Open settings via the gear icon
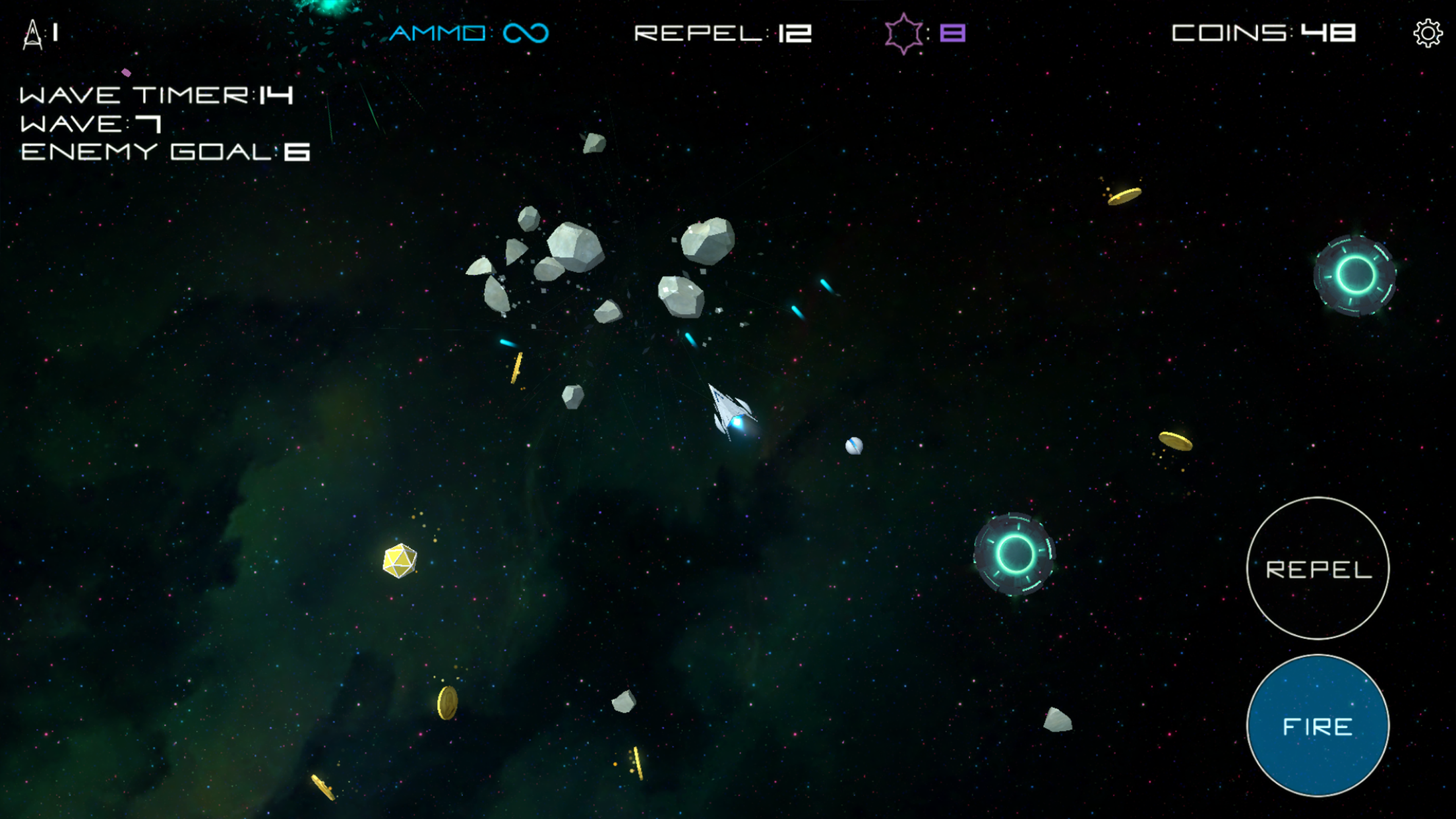 1427,33
